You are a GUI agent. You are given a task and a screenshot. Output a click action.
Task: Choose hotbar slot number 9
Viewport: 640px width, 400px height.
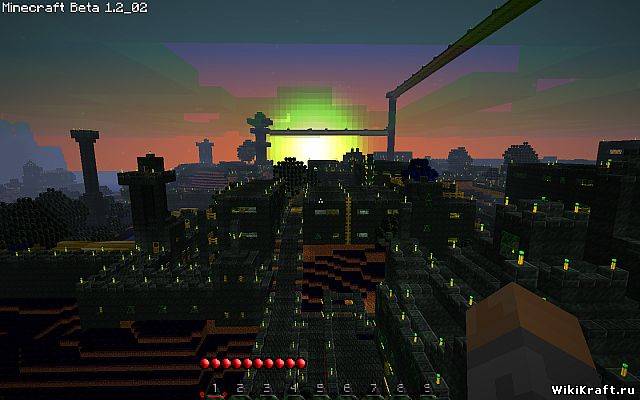pos(427,387)
